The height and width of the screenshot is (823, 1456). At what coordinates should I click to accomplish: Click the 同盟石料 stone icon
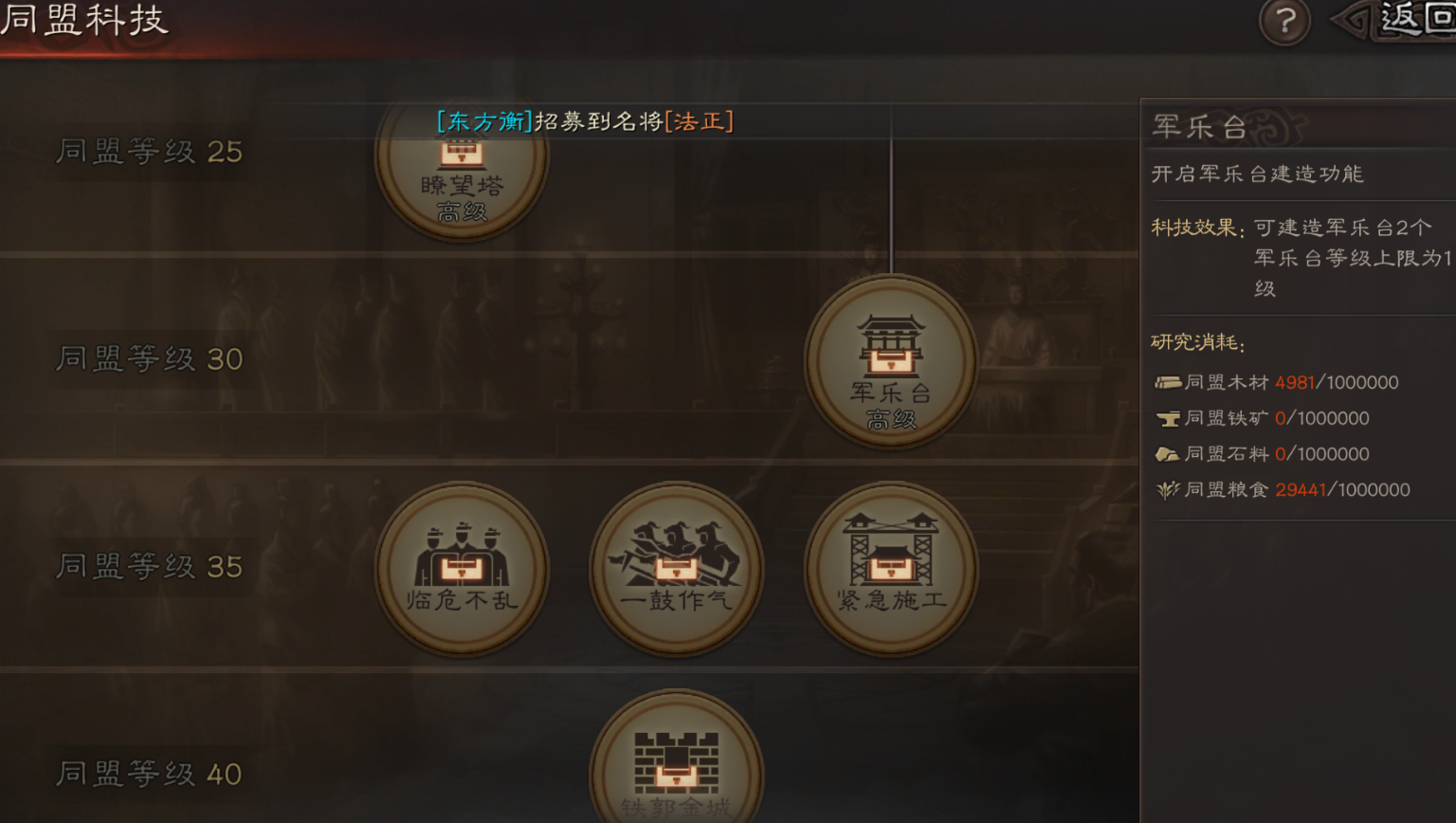(1169, 453)
